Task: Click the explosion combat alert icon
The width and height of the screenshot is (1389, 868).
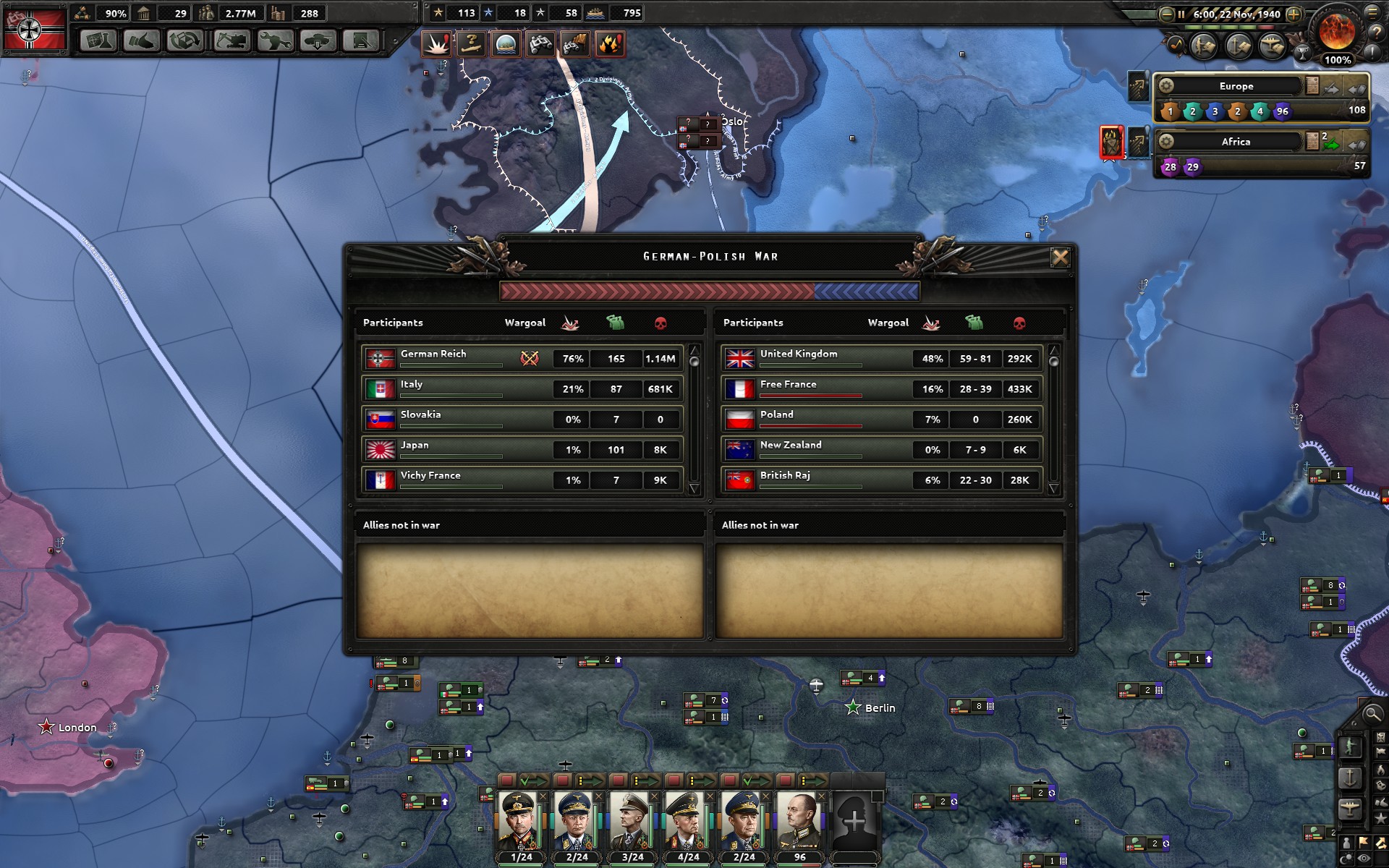Action: coord(436,44)
